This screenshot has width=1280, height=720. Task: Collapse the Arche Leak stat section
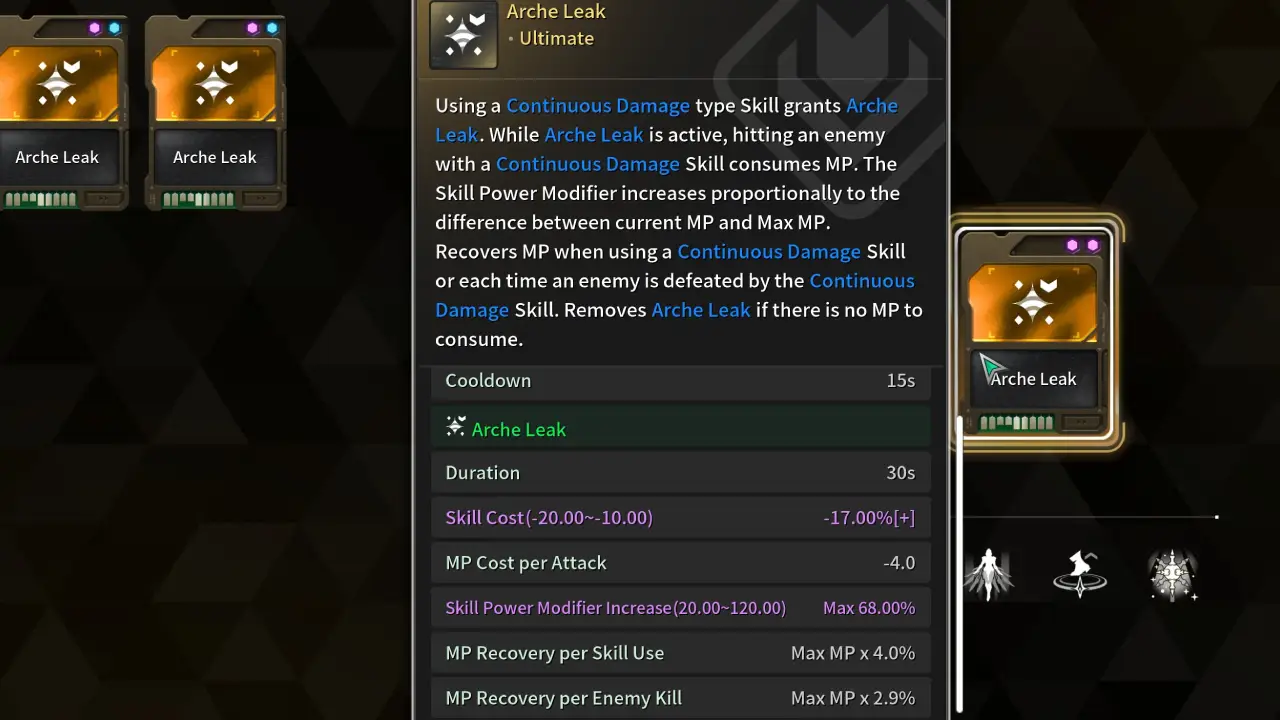click(680, 427)
